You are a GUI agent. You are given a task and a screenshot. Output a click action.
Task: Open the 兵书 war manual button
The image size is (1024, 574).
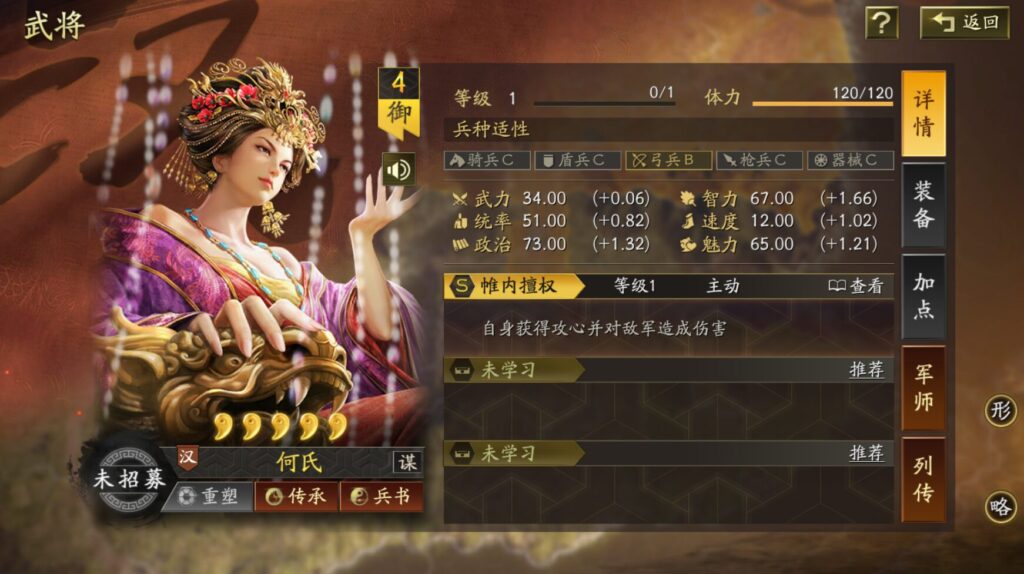click(381, 496)
